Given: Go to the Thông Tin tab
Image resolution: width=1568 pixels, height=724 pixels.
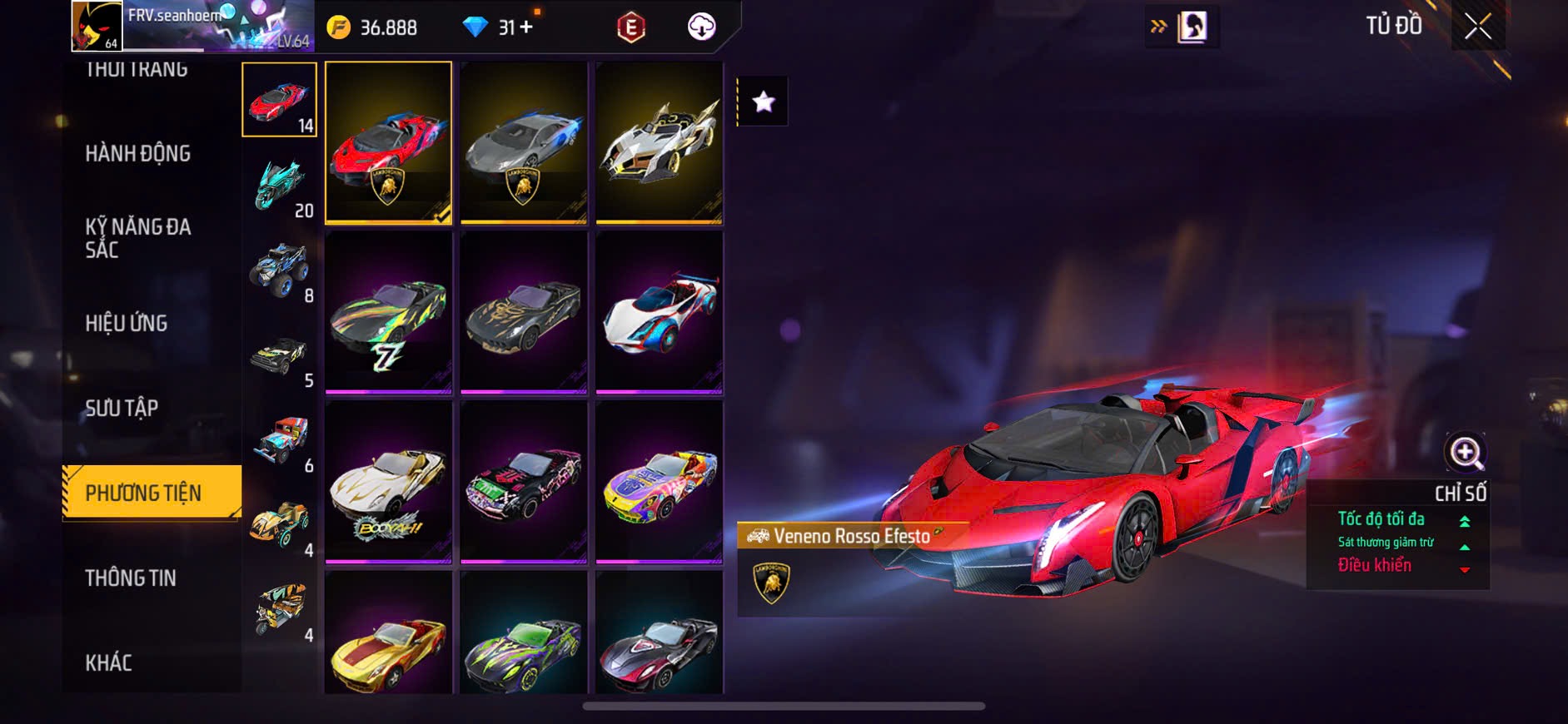Looking at the screenshot, I should click(x=131, y=578).
